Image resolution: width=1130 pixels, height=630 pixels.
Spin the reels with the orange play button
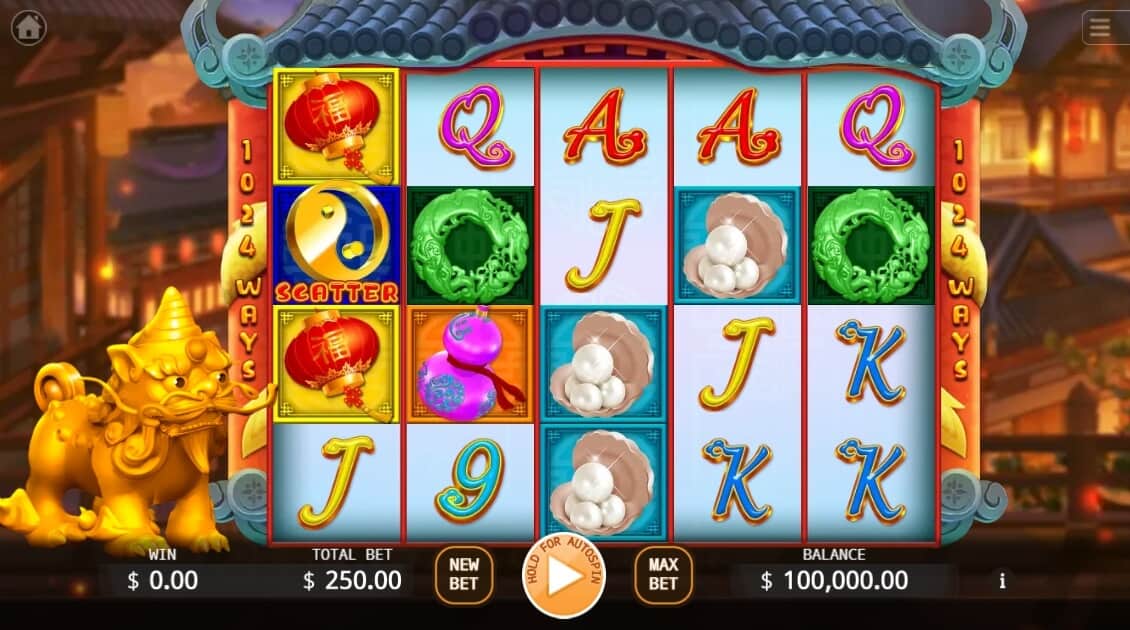click(563, 576)
